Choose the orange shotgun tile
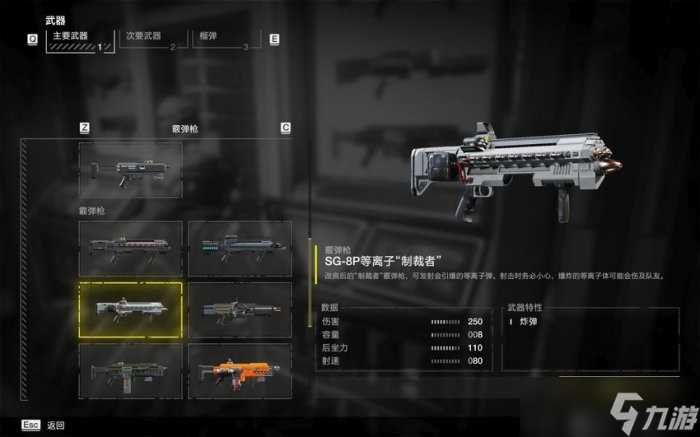This screenshot has height=437, width=700. [x=240, y=371]
